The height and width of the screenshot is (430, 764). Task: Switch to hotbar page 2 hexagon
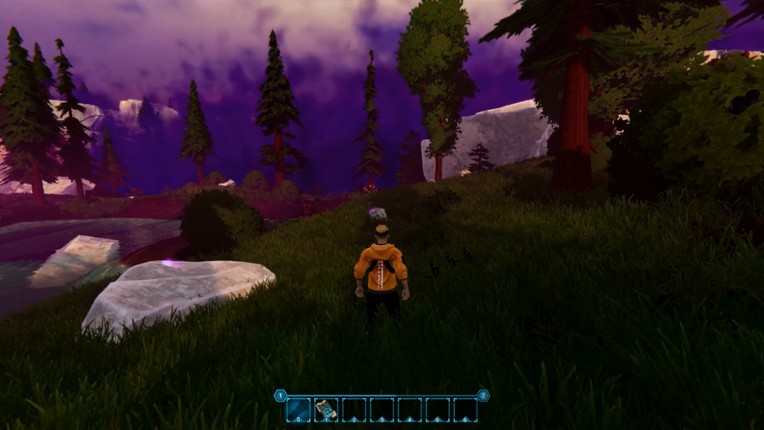[483, 395]
